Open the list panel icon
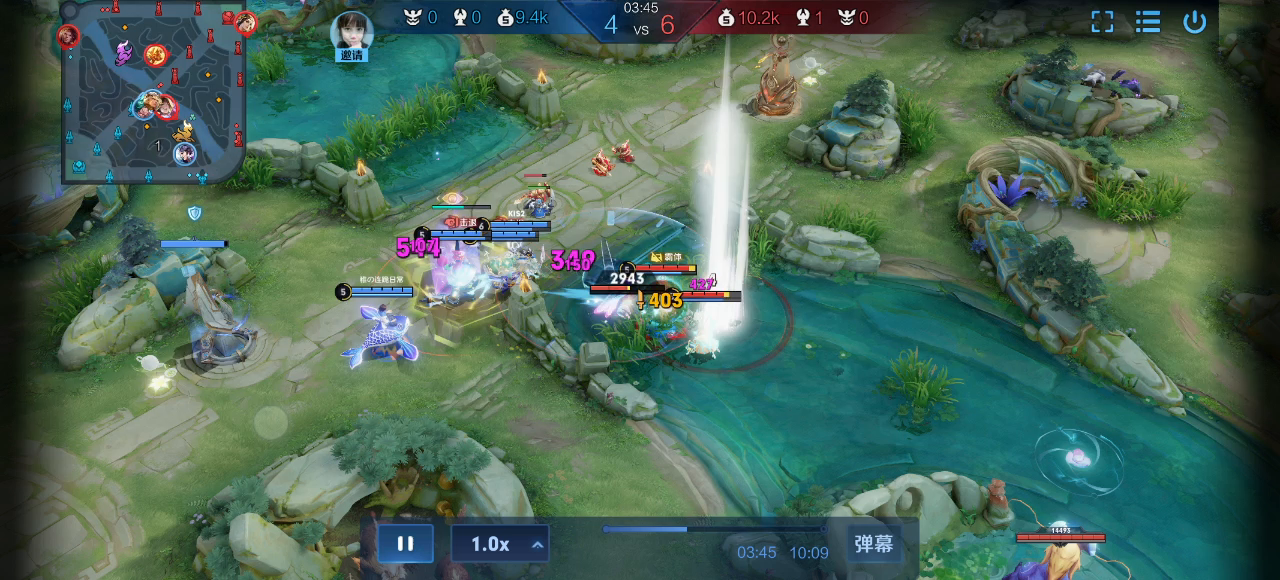The image size is (1280, 580). tap(1148, 22)
